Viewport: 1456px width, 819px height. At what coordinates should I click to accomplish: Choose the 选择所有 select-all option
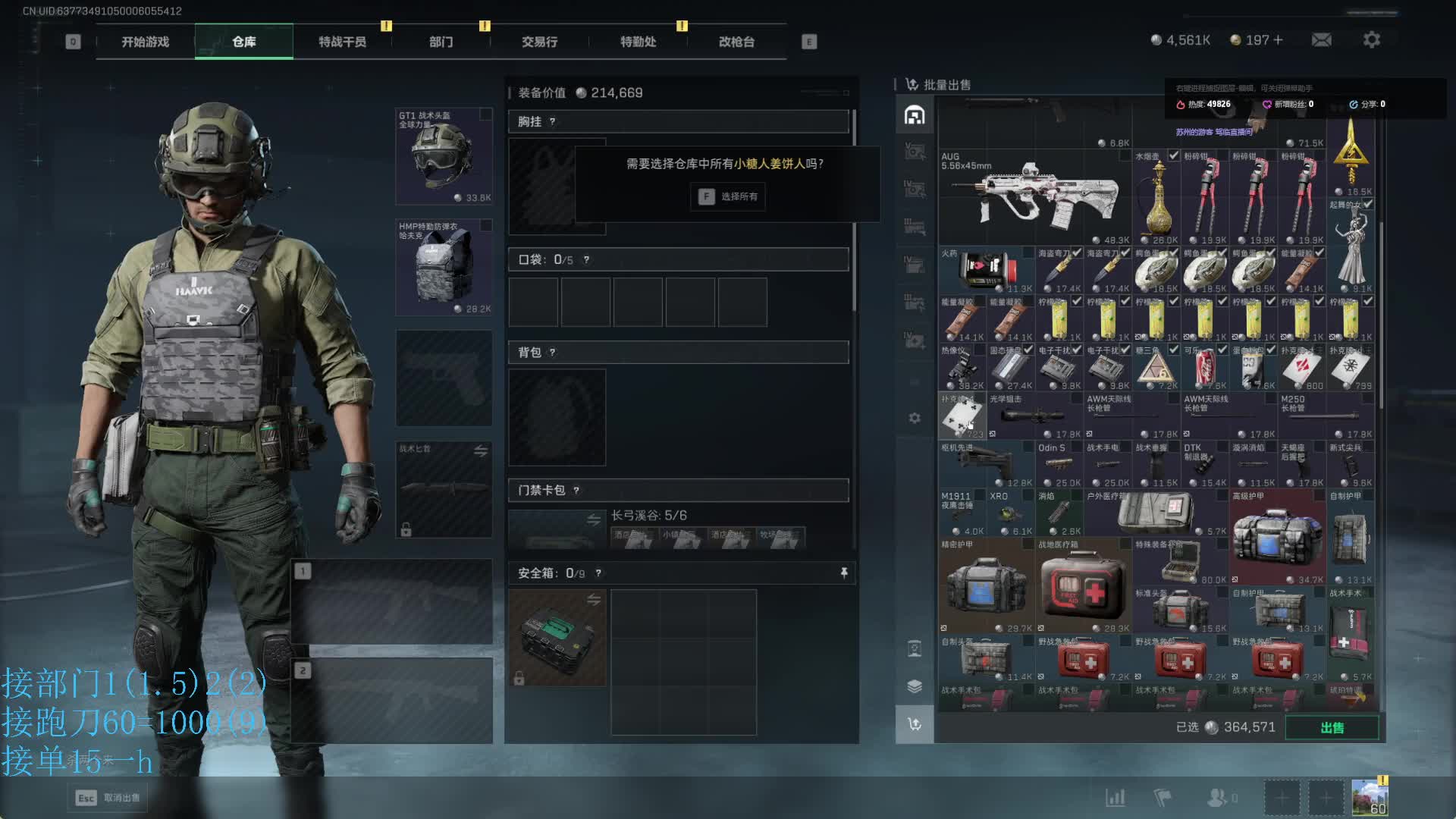(728, 197)
